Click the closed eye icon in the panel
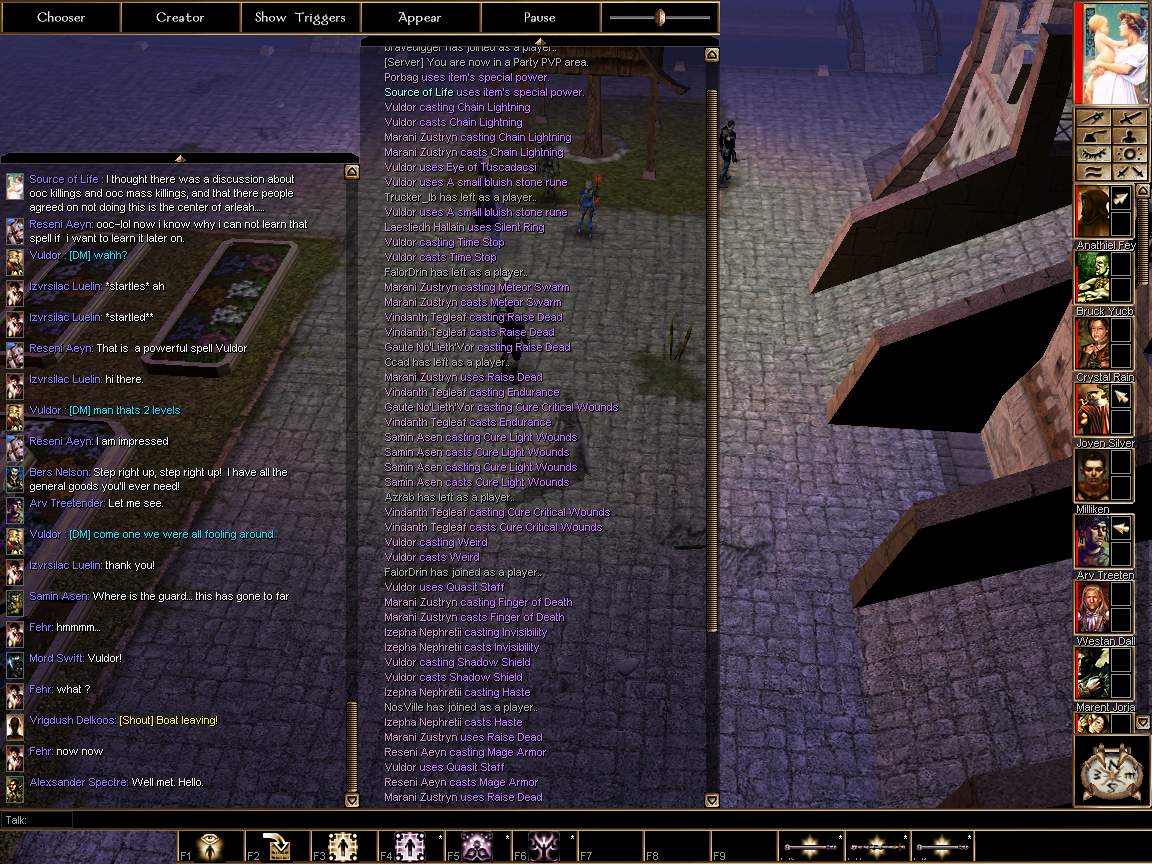Screen dimensions: 1152x864 point(1093,154)
